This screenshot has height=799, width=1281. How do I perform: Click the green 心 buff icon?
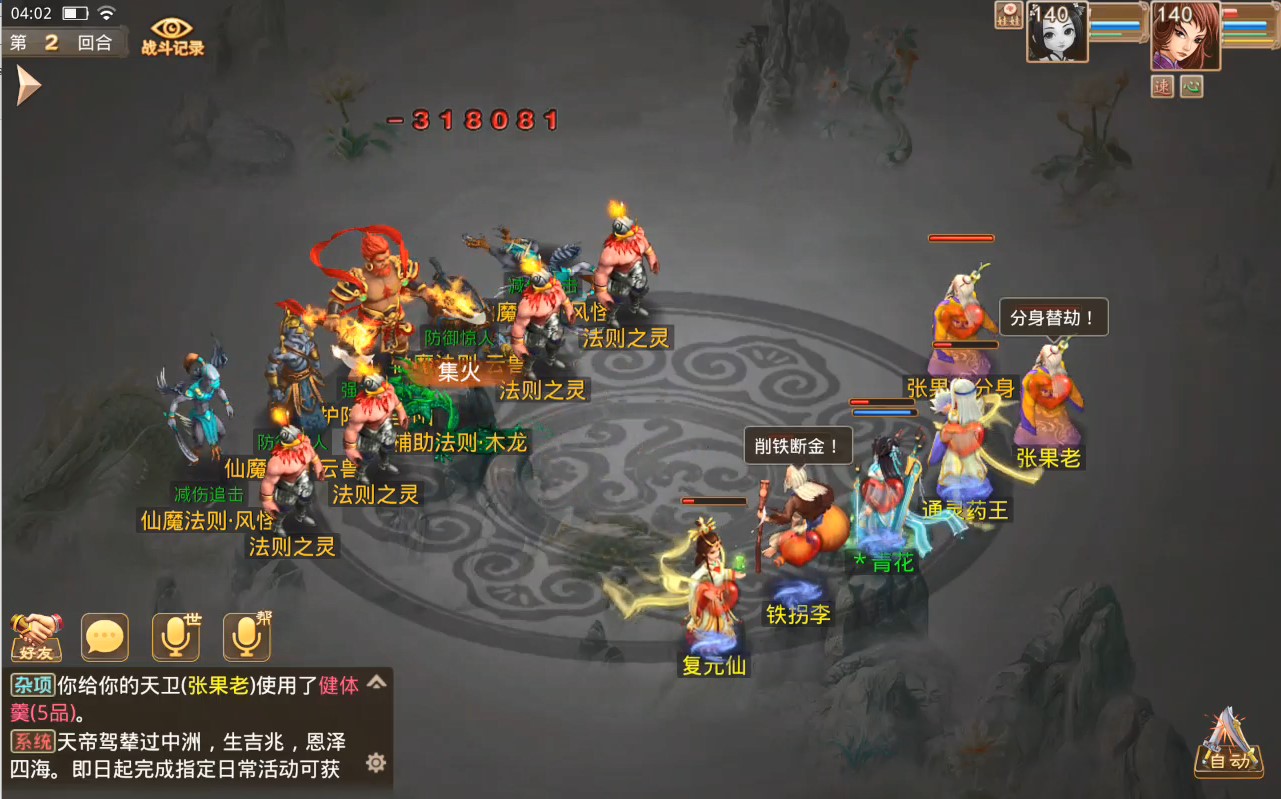tap(1191, 87)
